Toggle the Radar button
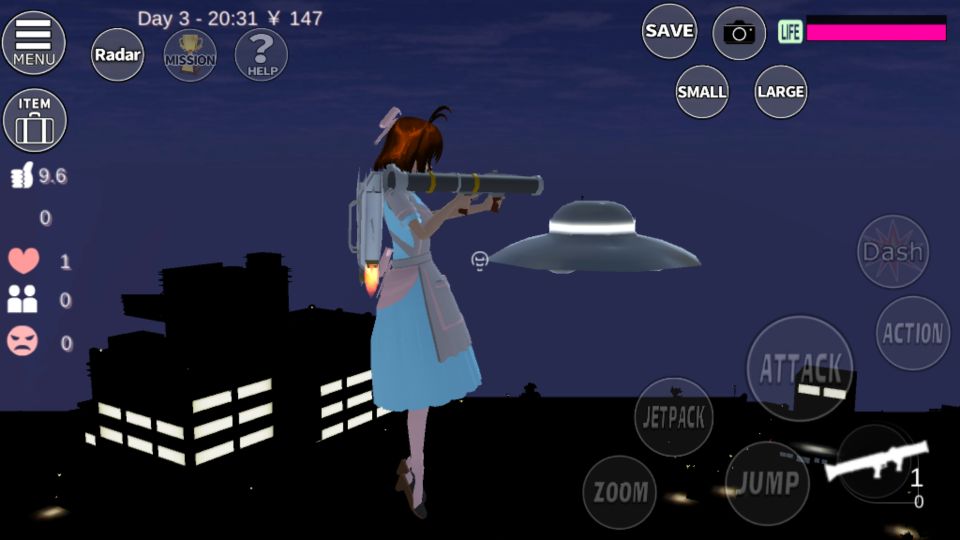The image size is (960, 540). click(117, 54)
